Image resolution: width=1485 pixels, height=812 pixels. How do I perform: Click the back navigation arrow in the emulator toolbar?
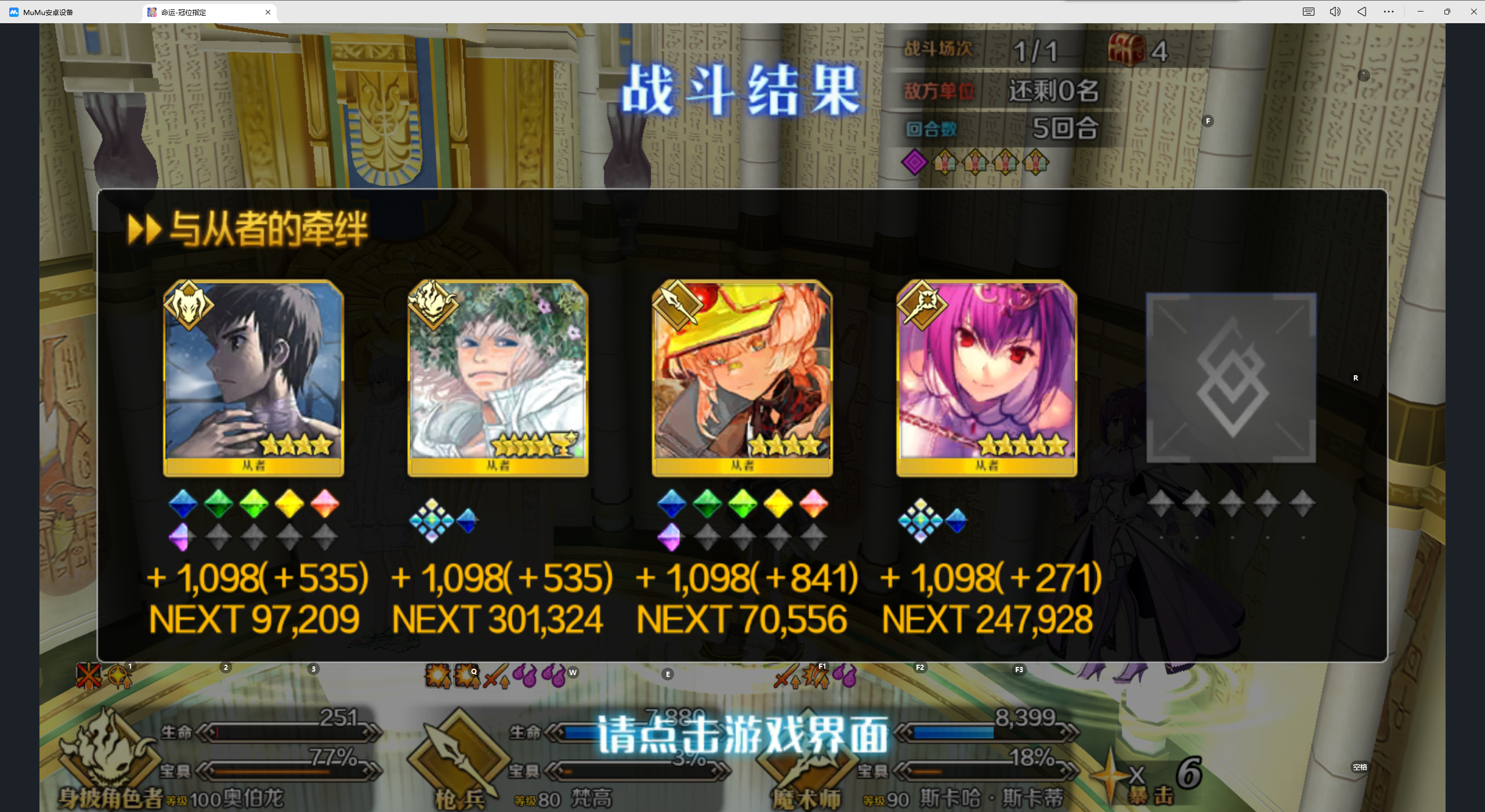click(x=1362, y=12)
